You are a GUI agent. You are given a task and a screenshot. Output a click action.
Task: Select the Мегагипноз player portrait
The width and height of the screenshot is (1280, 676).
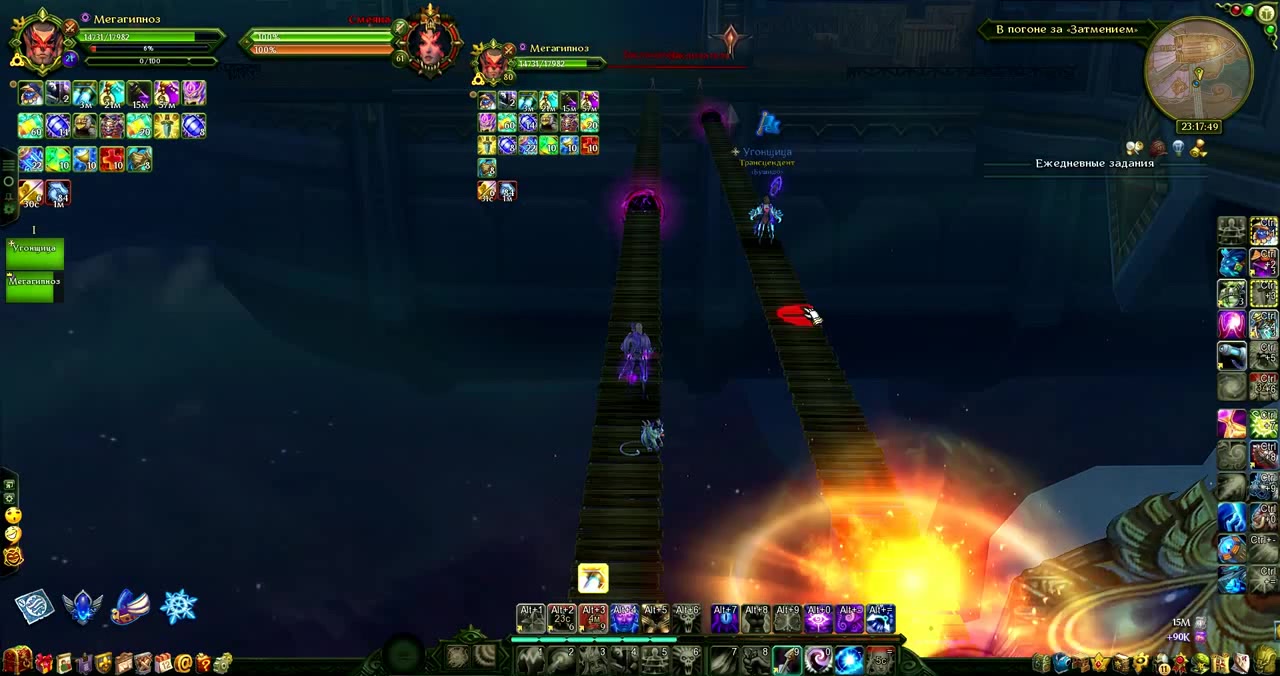point(41,42)
